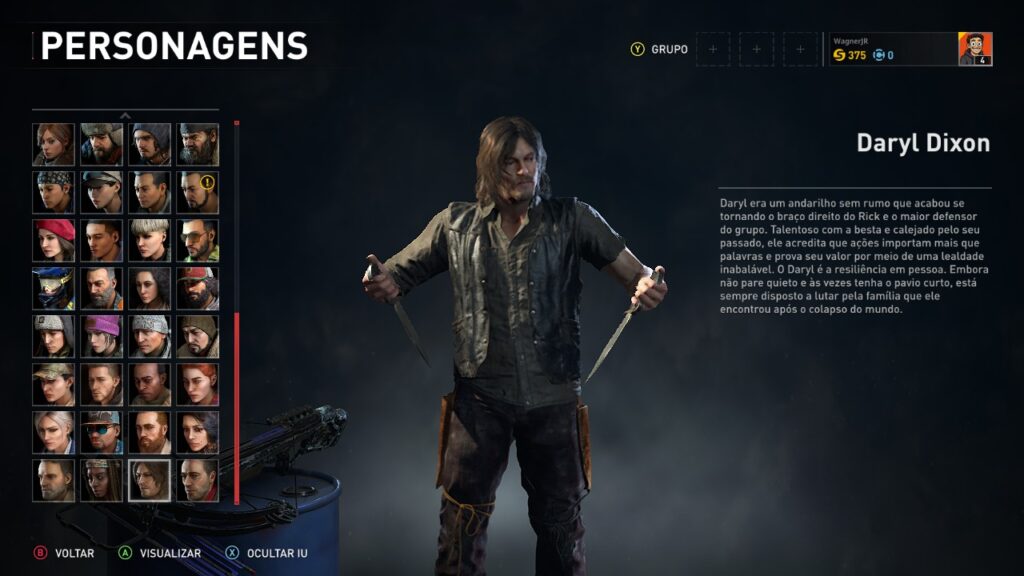Hide the interface with Ocultar IU
The image size is (1024, 576).
click(266, 553)
